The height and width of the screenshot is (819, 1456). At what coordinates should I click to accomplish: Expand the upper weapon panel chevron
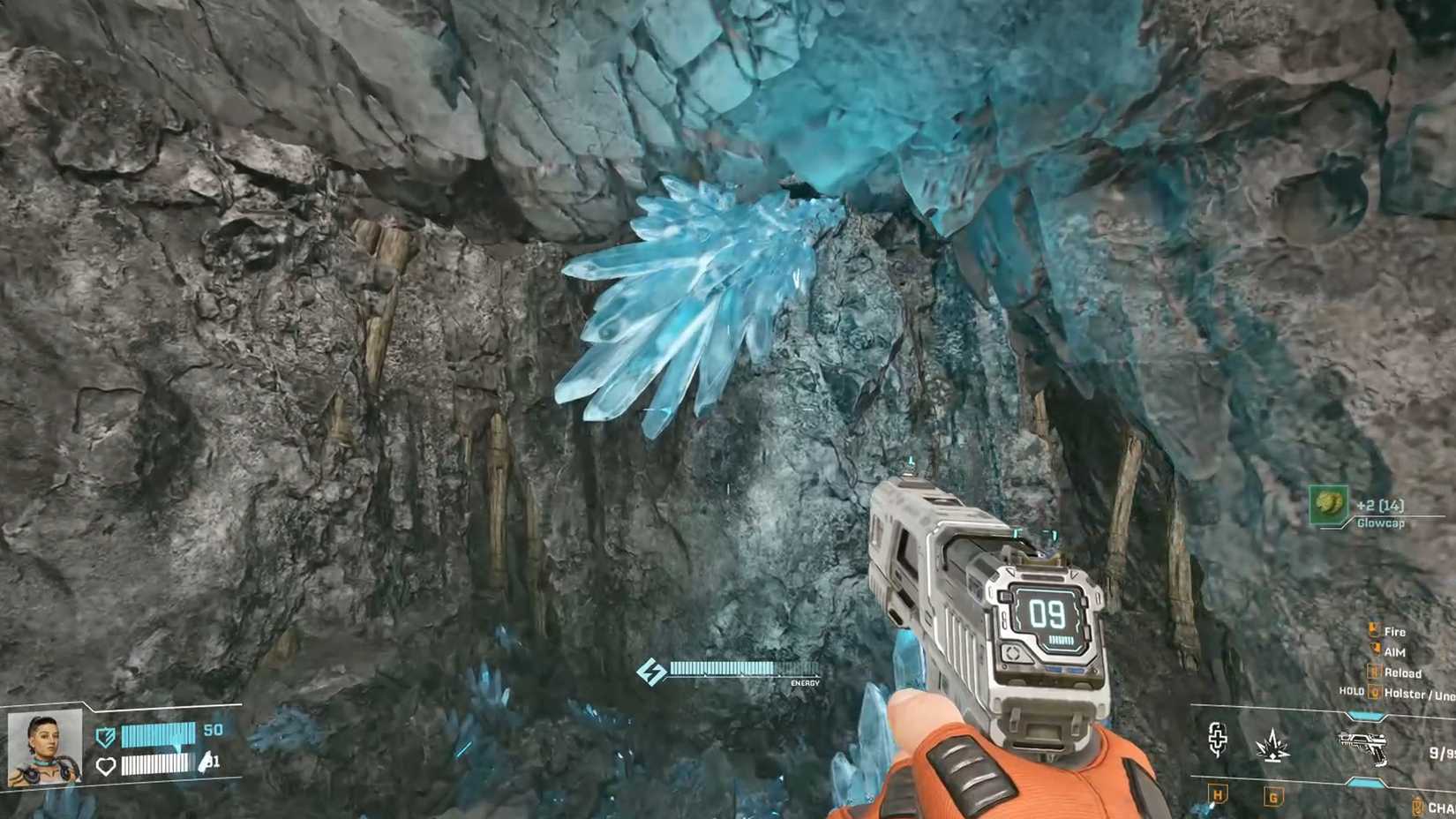pyautogui.click(x=1365, y=713)
